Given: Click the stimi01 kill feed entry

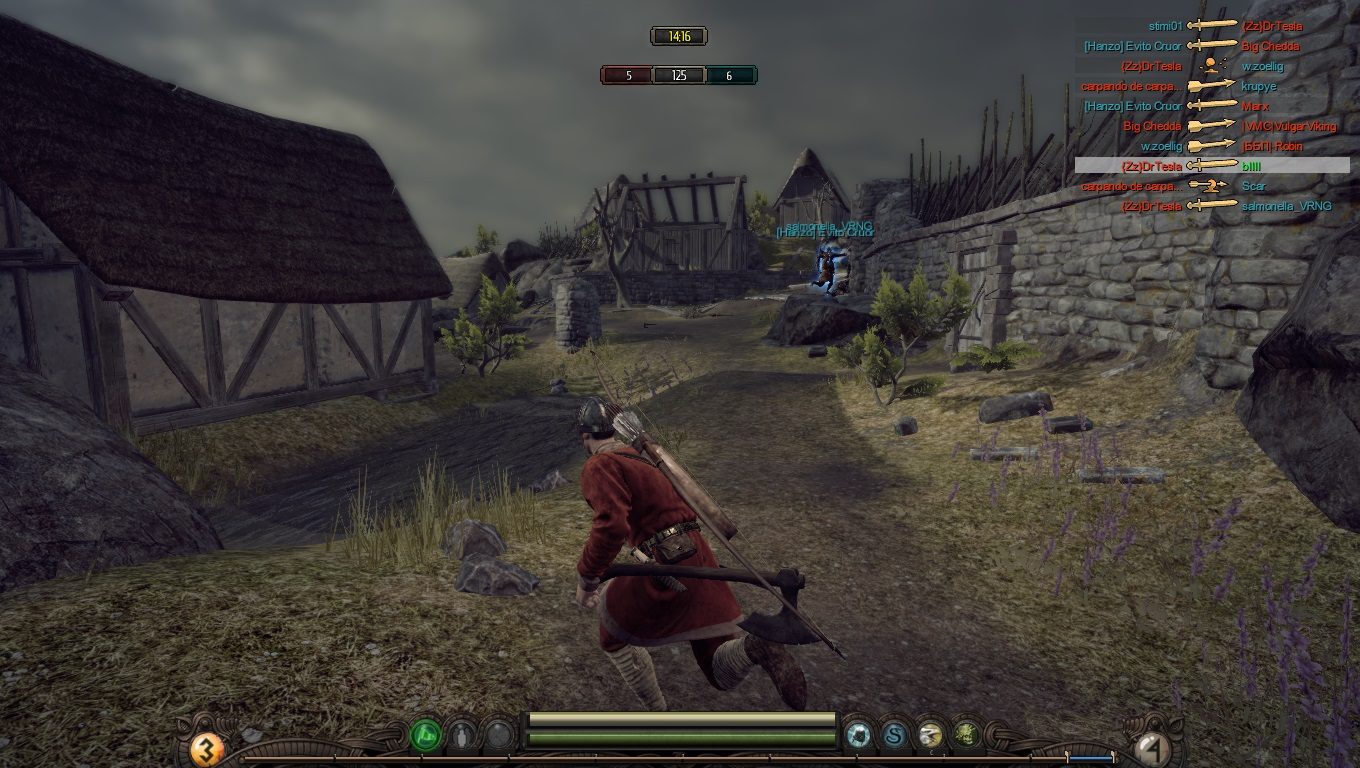Looking at the screenshot, I should tap(1212, 26).
